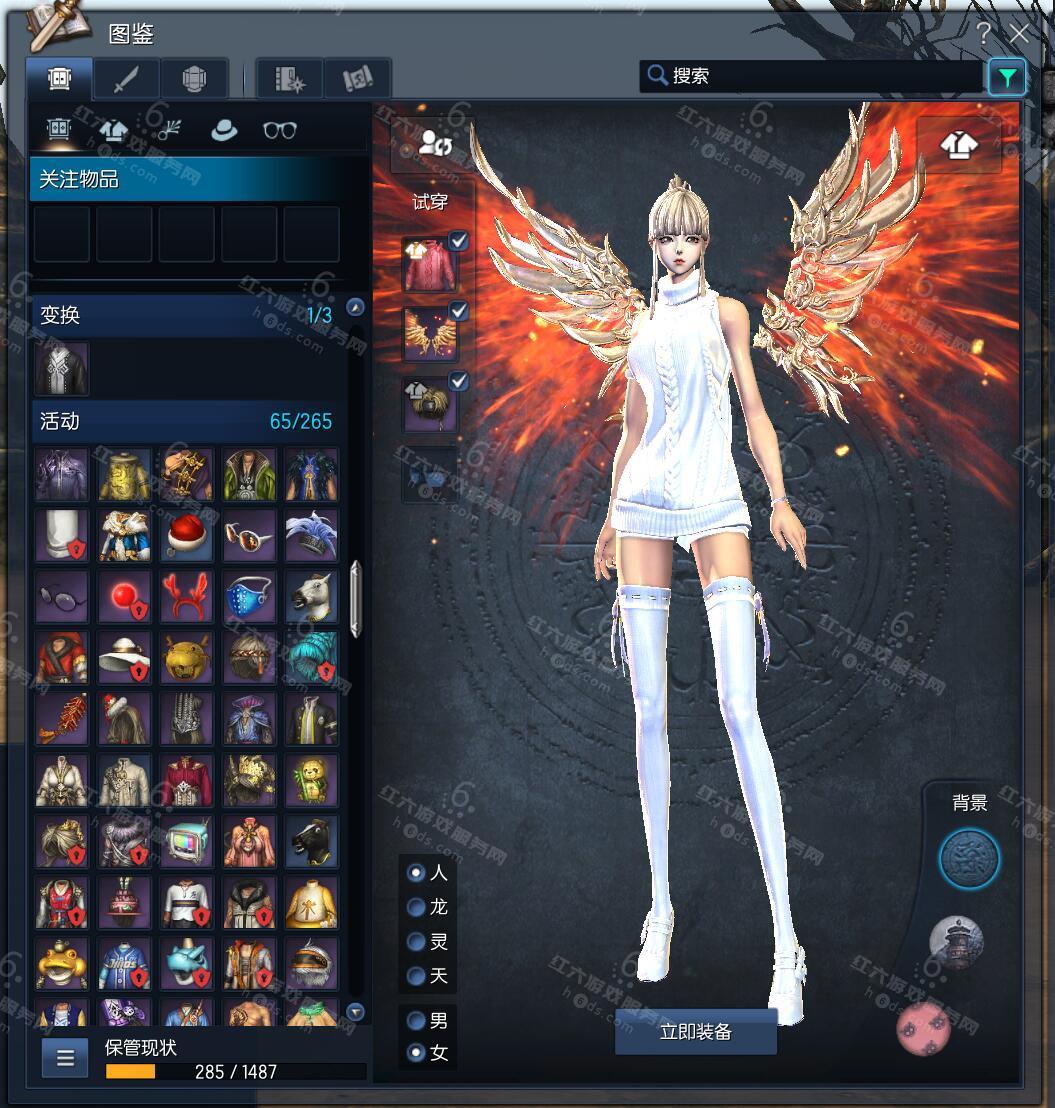Pick the red reindeer antlers item

[187, 597]
